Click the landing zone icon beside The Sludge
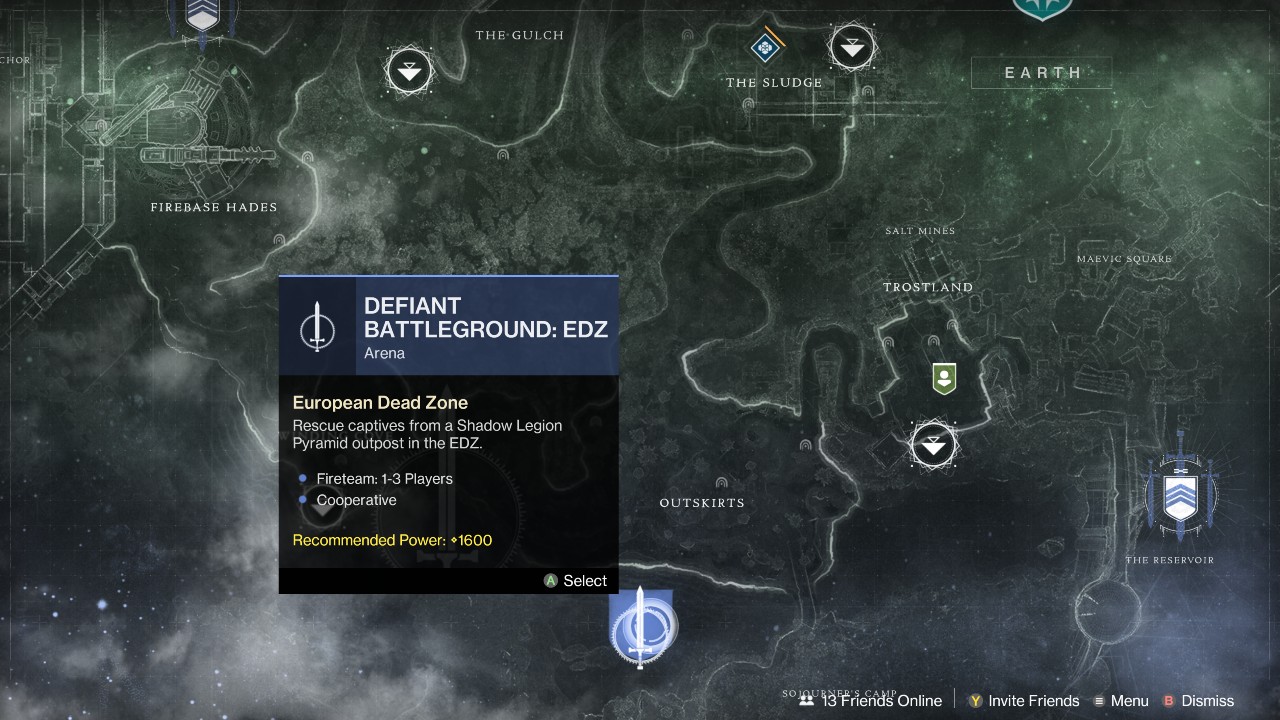Image resolution: width=1280 pixels, height=720 pixels. (x=852, y=46)
